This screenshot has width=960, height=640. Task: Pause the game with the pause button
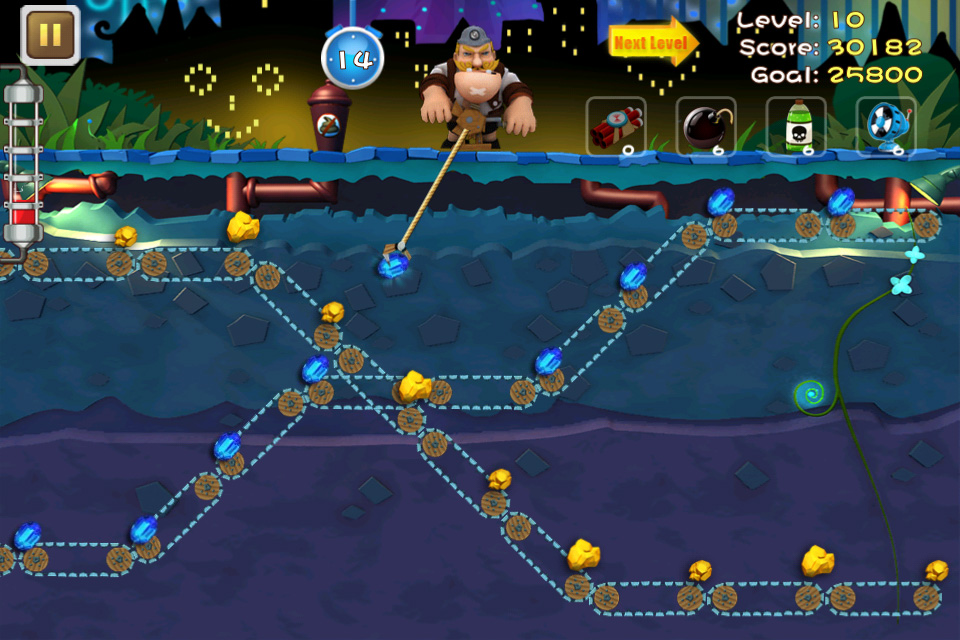click(50, 36)
